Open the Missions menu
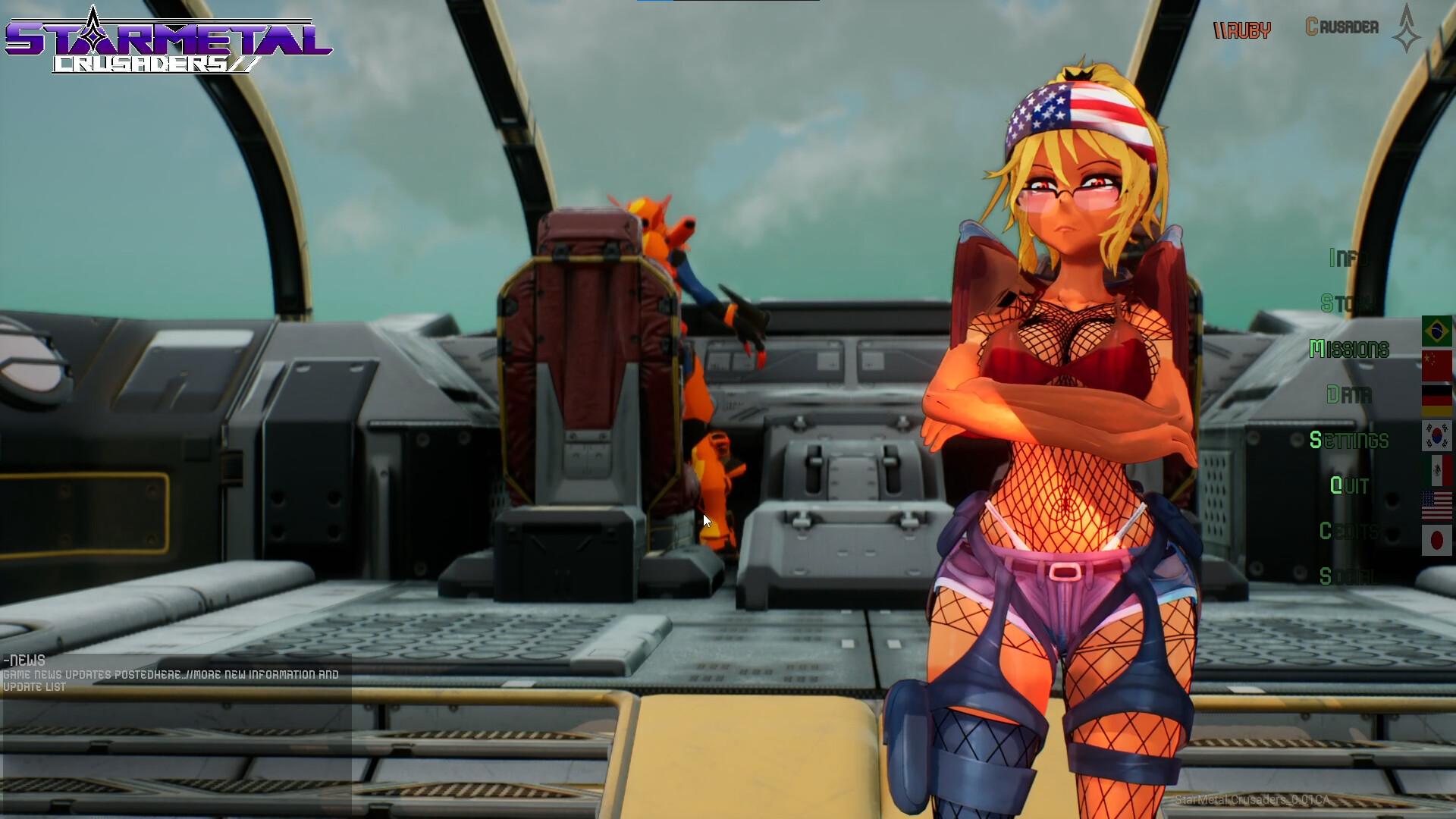 tap(1349, 350)
